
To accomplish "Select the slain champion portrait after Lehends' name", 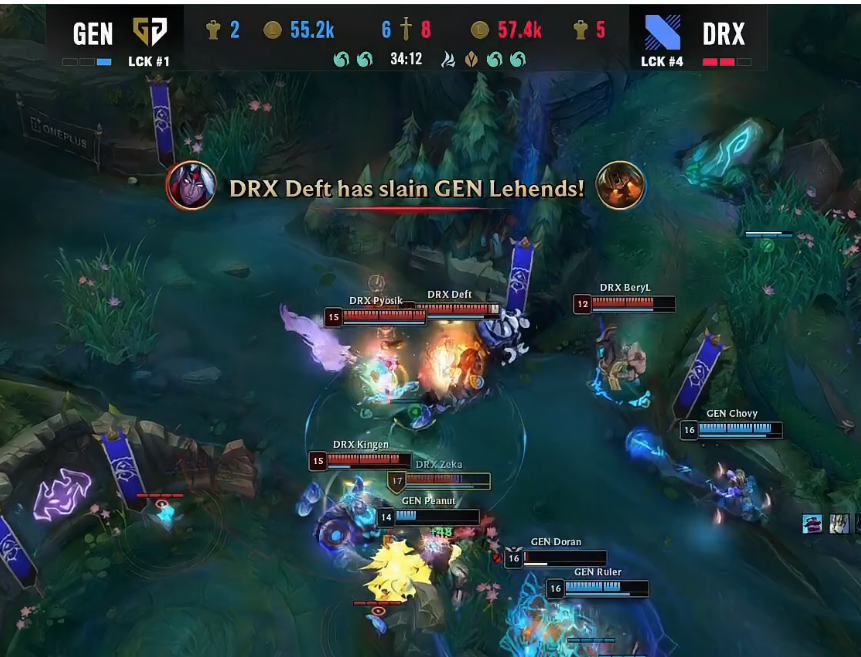I will click(620, 186).
